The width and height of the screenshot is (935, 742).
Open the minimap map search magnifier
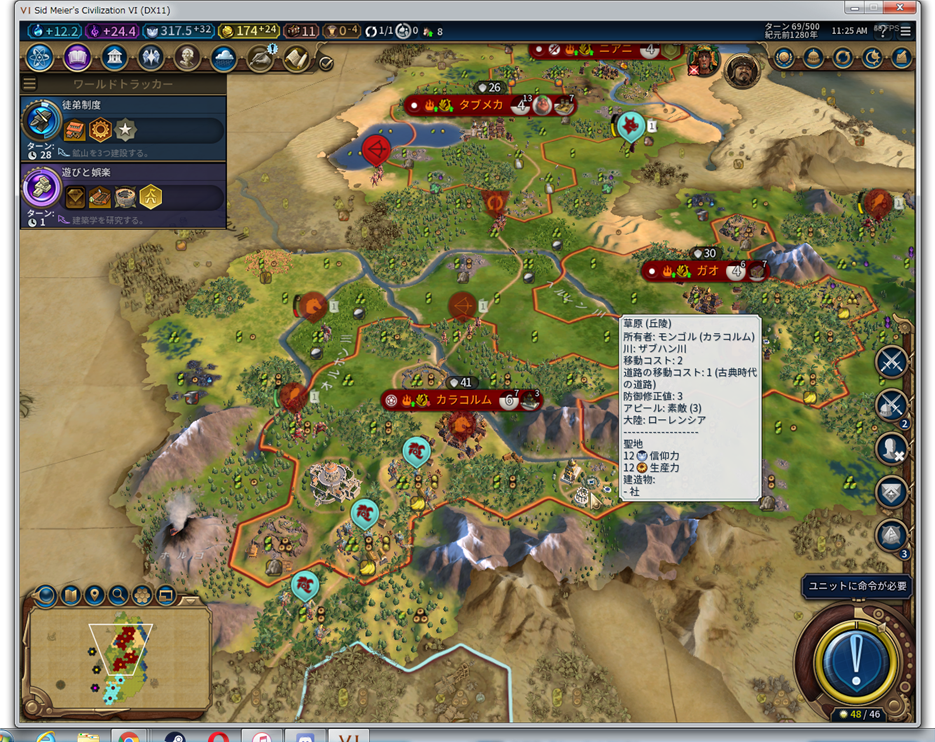118,596
